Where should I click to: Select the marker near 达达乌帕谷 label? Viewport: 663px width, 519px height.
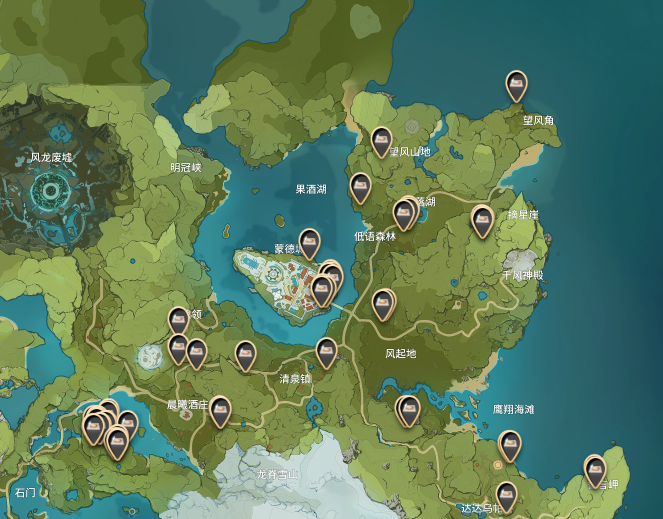pos(506,496)
